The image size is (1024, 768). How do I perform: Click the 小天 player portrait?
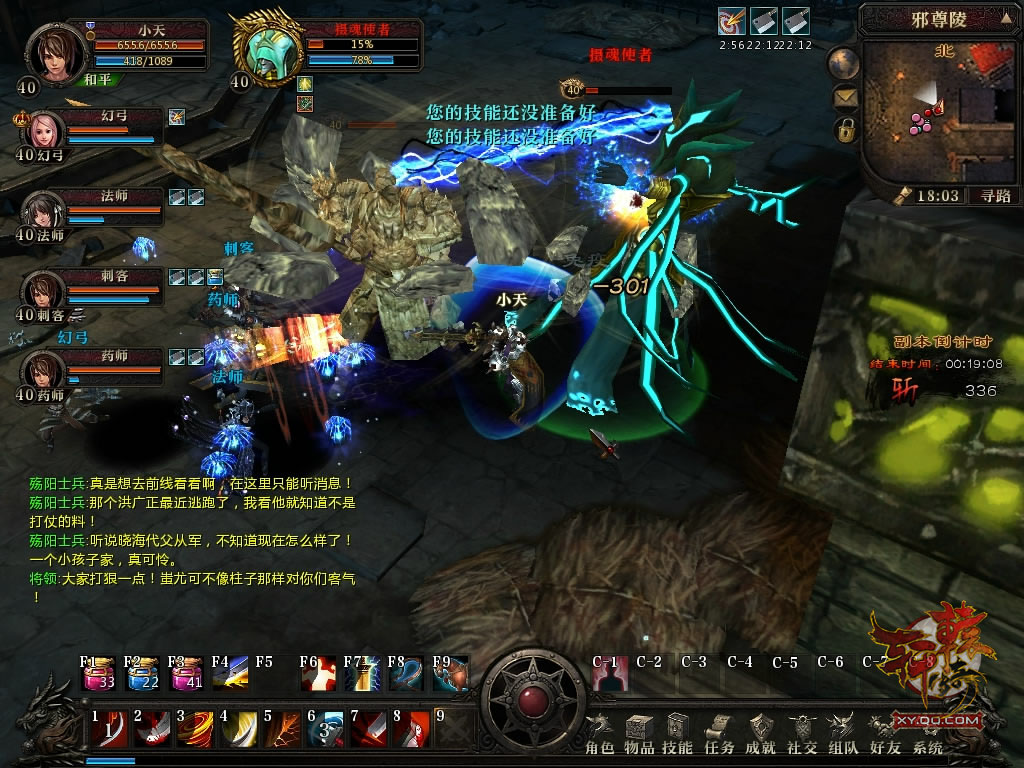click(x=58, y=51)
